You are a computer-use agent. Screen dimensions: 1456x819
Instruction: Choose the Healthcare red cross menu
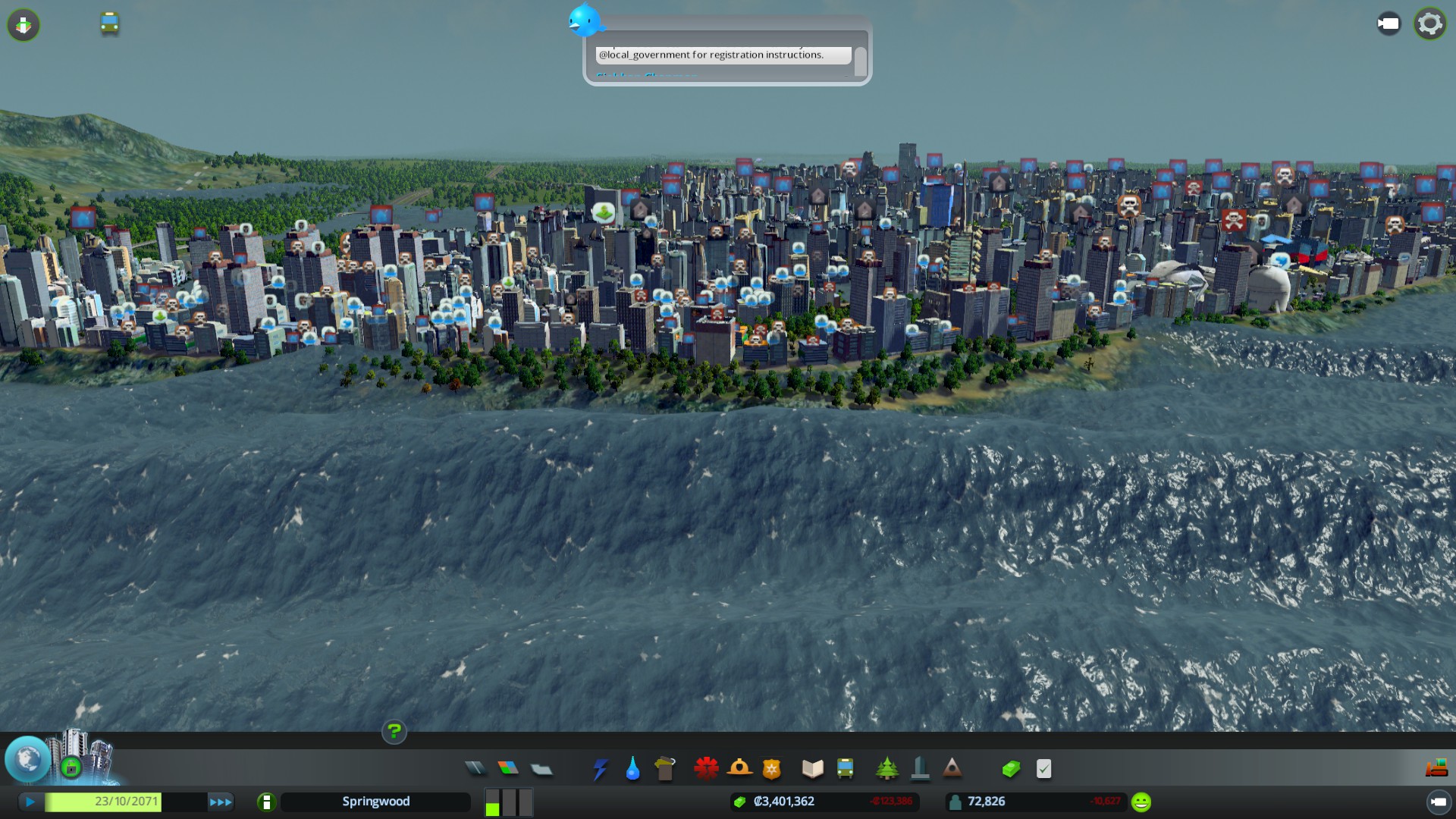[706, 769]
